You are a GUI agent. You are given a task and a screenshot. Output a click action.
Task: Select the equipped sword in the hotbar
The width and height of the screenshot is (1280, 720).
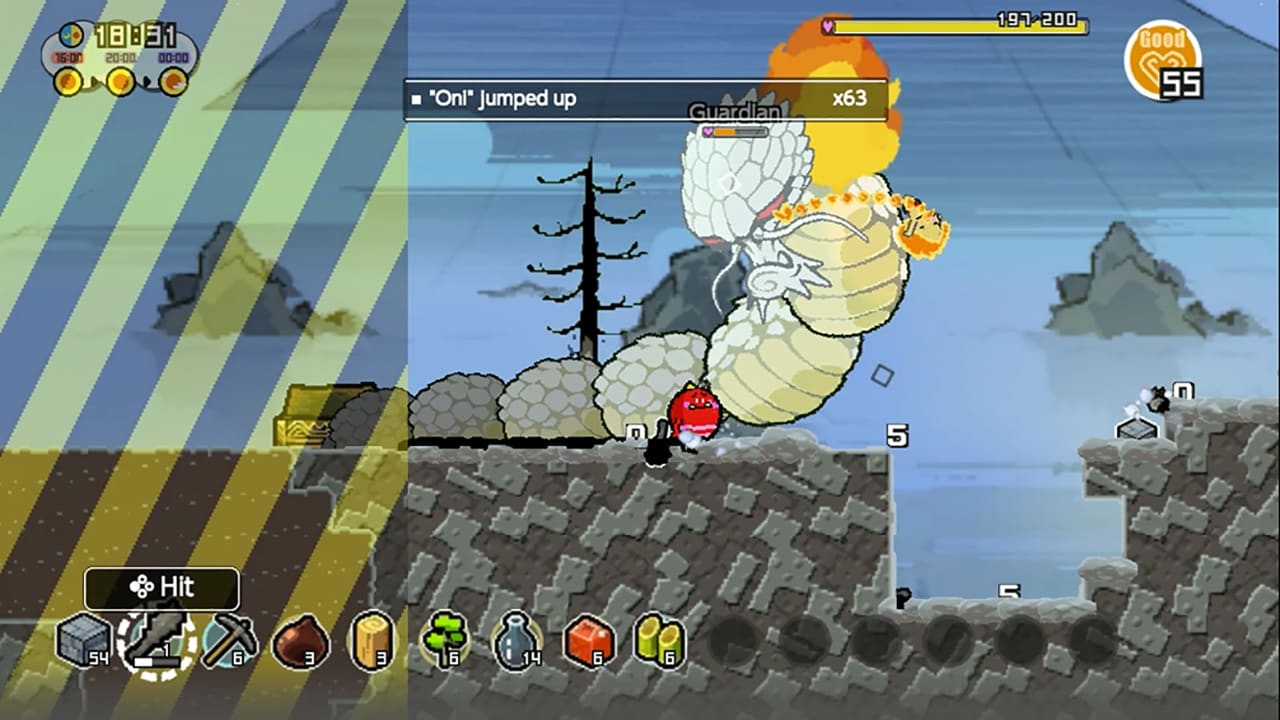click(x=155, y=645)
